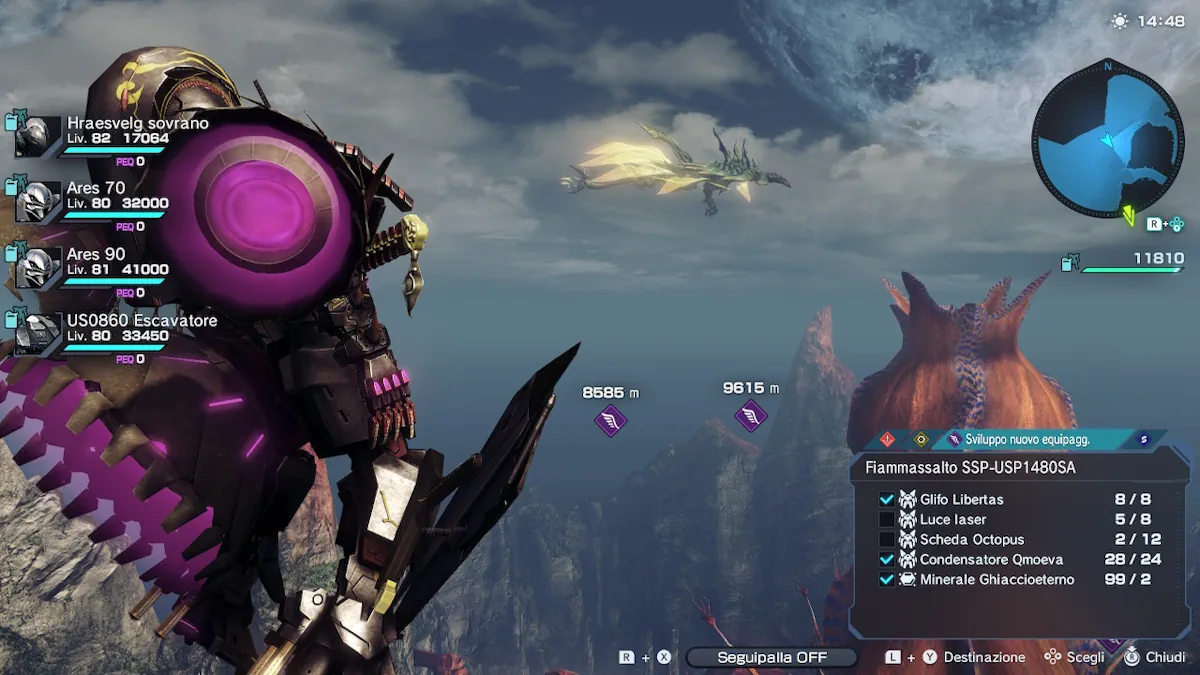Select the Ares 90 party entry

pos(96,255)
